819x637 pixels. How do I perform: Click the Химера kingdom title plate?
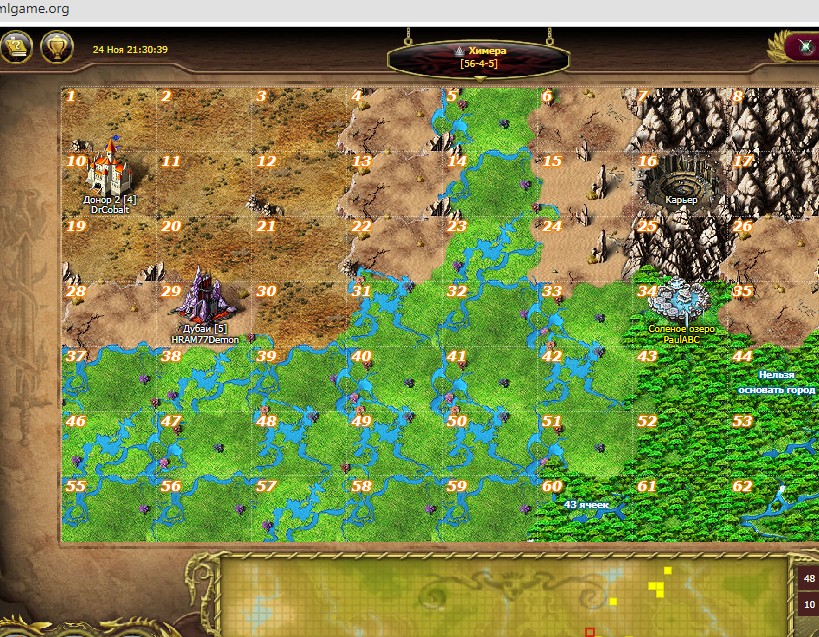tap(478, 56)
